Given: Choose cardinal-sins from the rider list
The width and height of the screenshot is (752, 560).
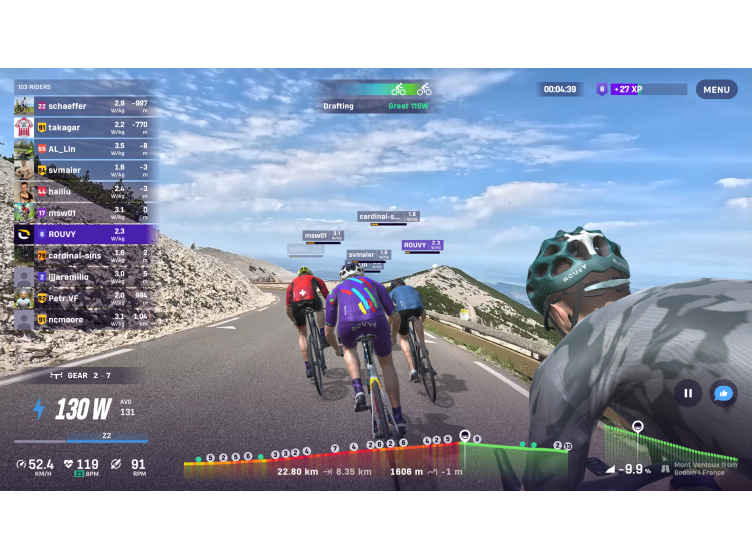Looking at the screenshot, I should coord(85,255).
